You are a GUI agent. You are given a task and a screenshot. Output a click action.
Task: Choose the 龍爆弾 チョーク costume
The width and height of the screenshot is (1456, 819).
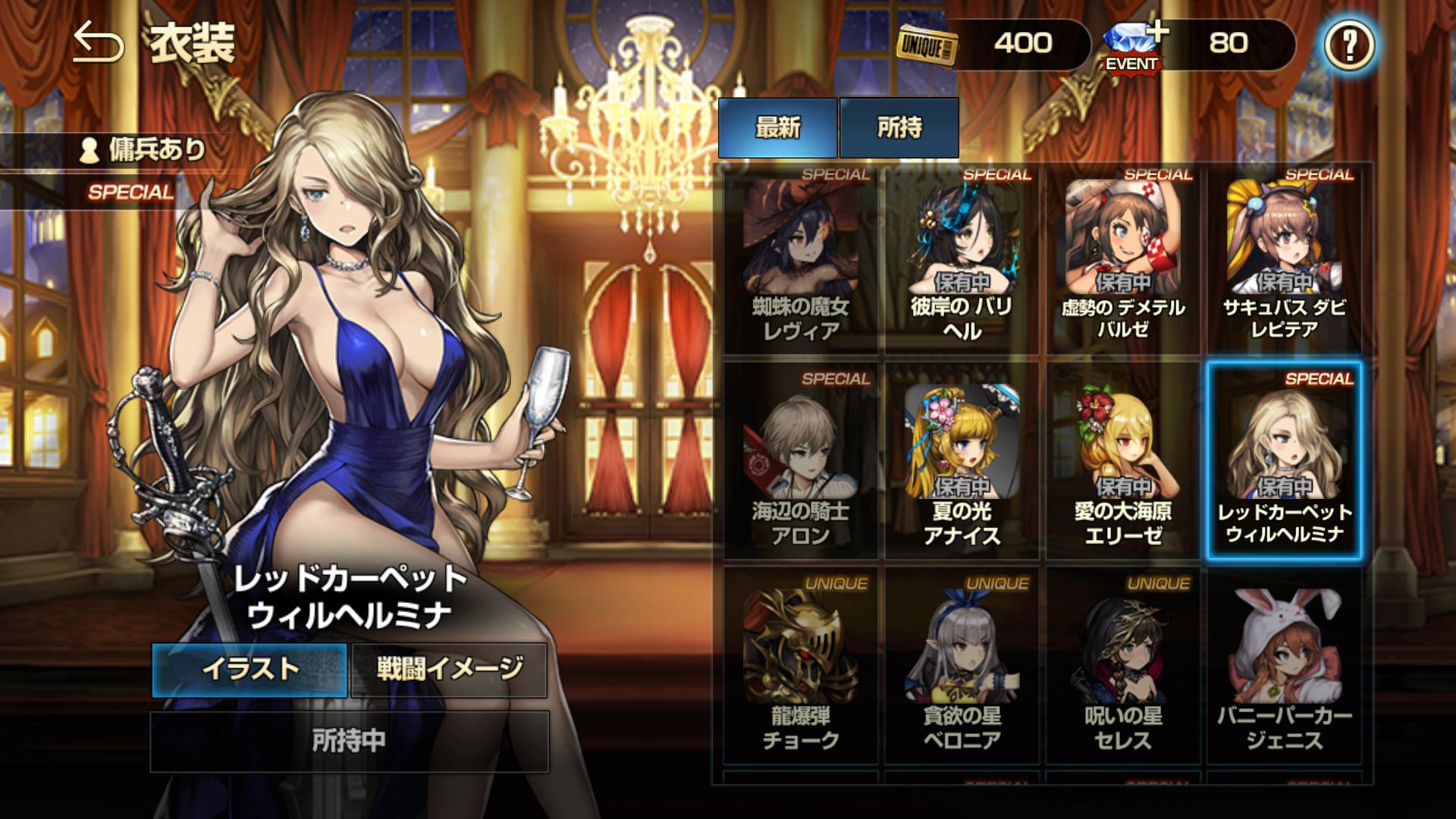point(800,666)
